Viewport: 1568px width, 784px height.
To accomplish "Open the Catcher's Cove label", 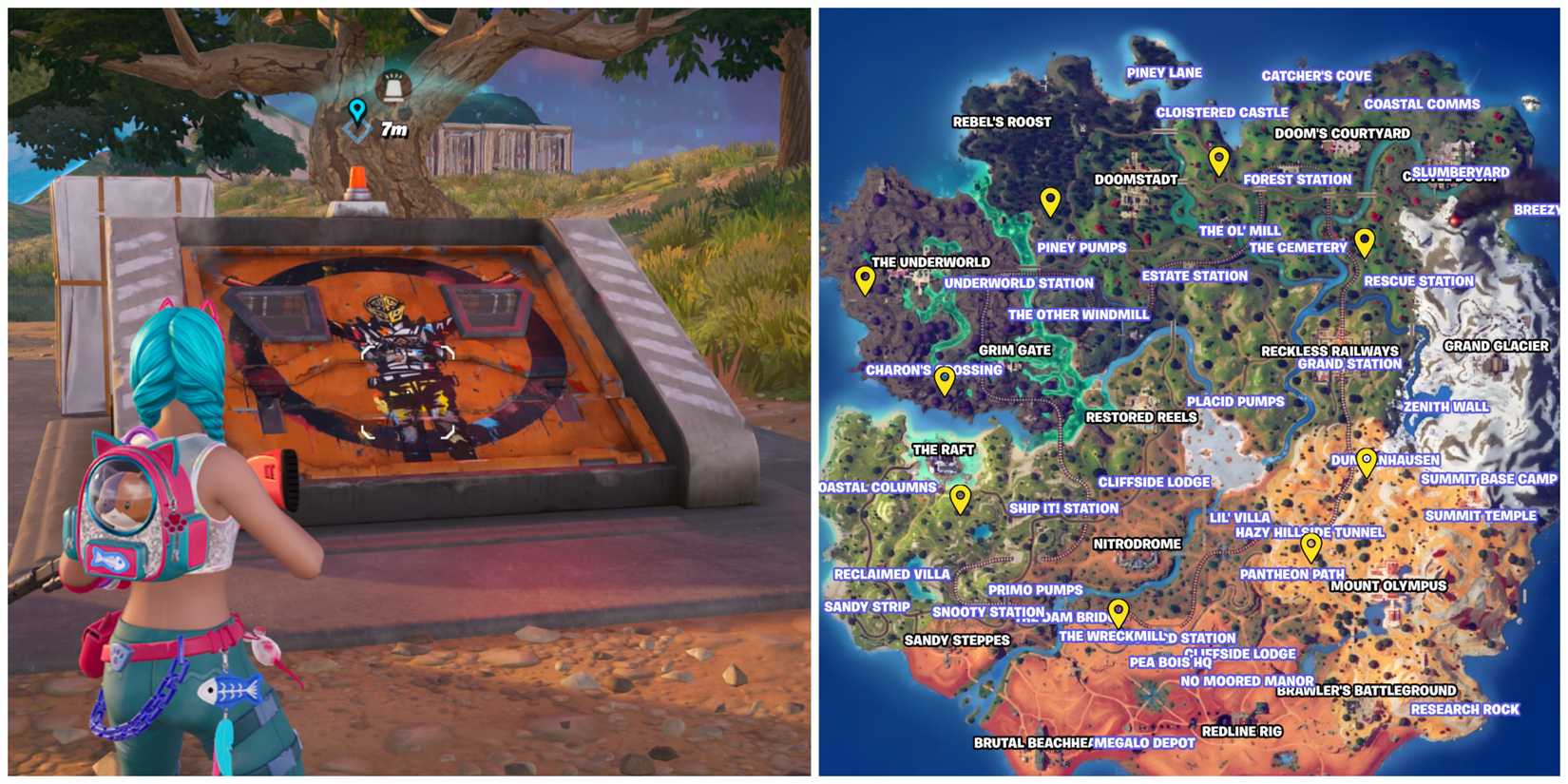I will pyautogui.click(x=1318, y=74).
